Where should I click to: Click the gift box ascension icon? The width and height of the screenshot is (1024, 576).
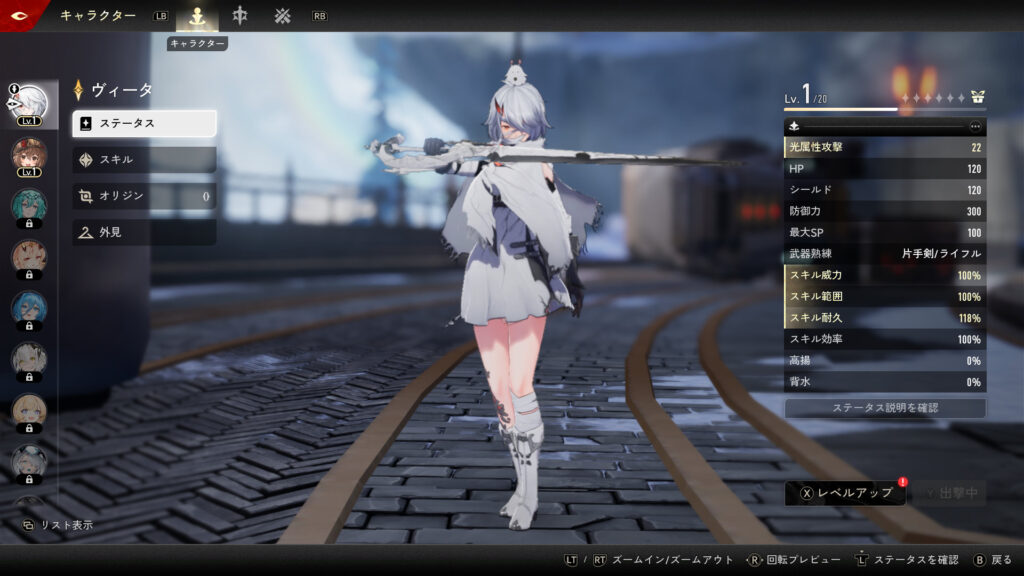[978, 98]
